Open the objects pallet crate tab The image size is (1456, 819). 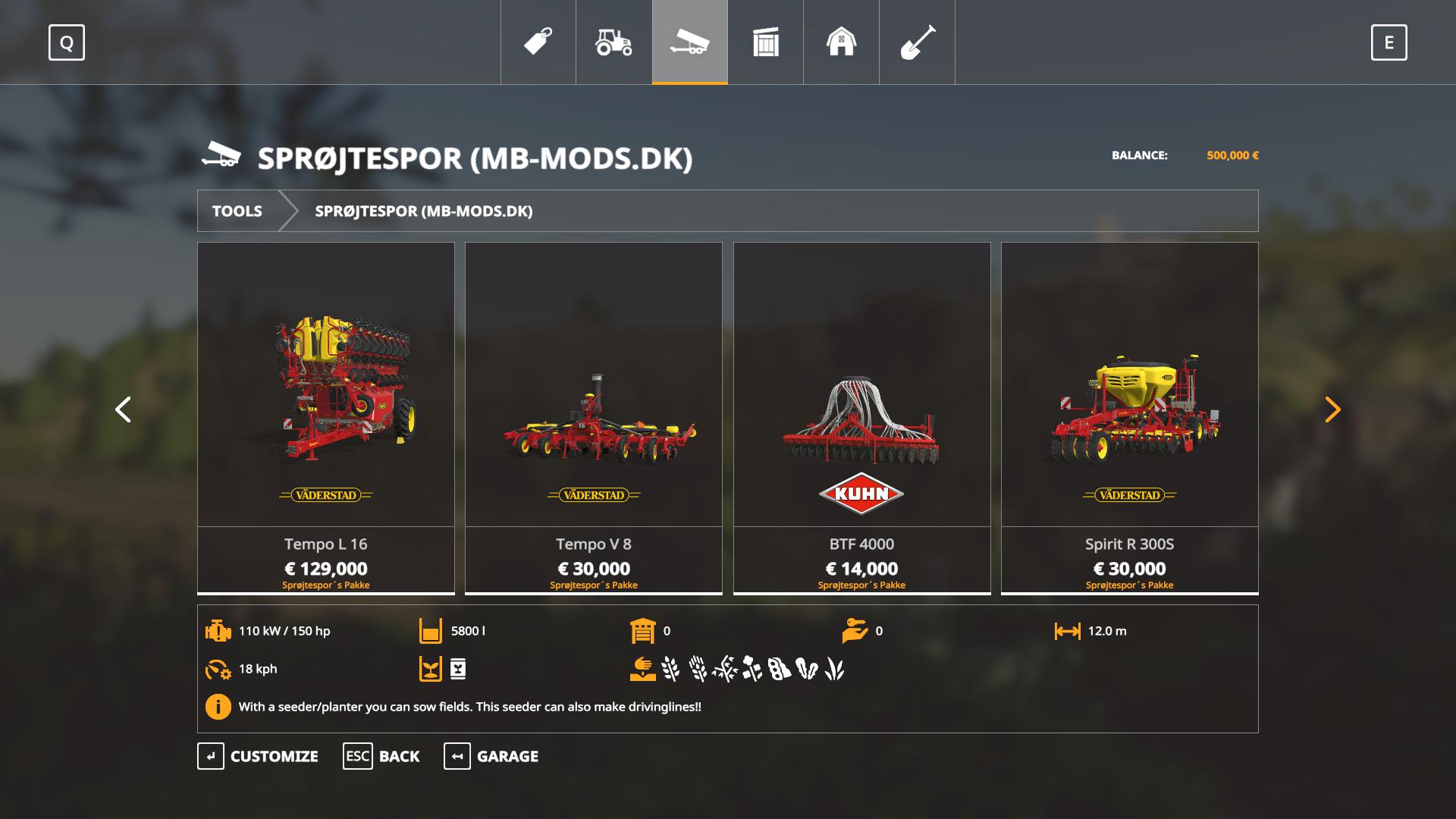765,42
